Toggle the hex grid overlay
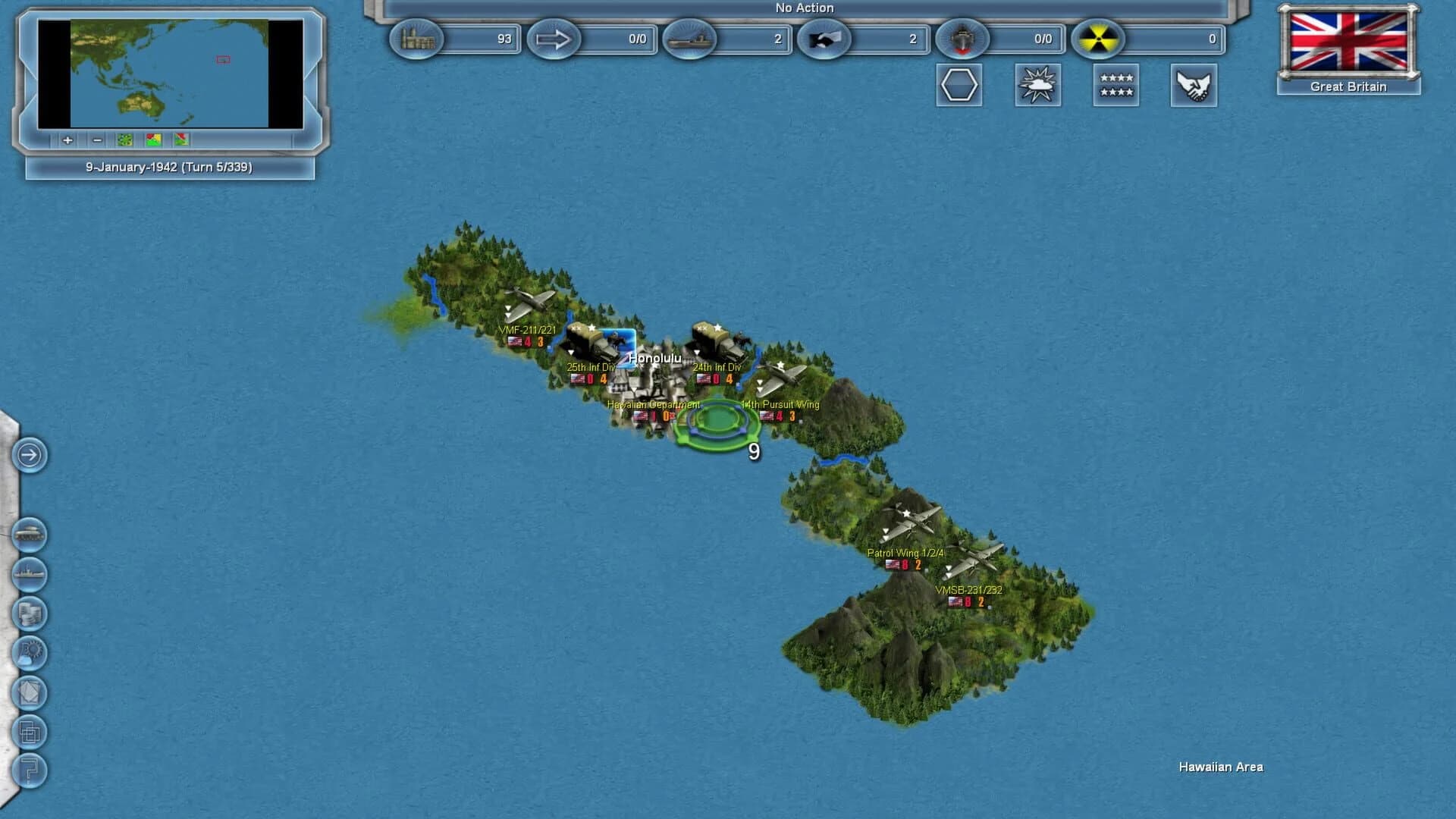The height and width of the screenshot is (819, 1456). [958, 86]
